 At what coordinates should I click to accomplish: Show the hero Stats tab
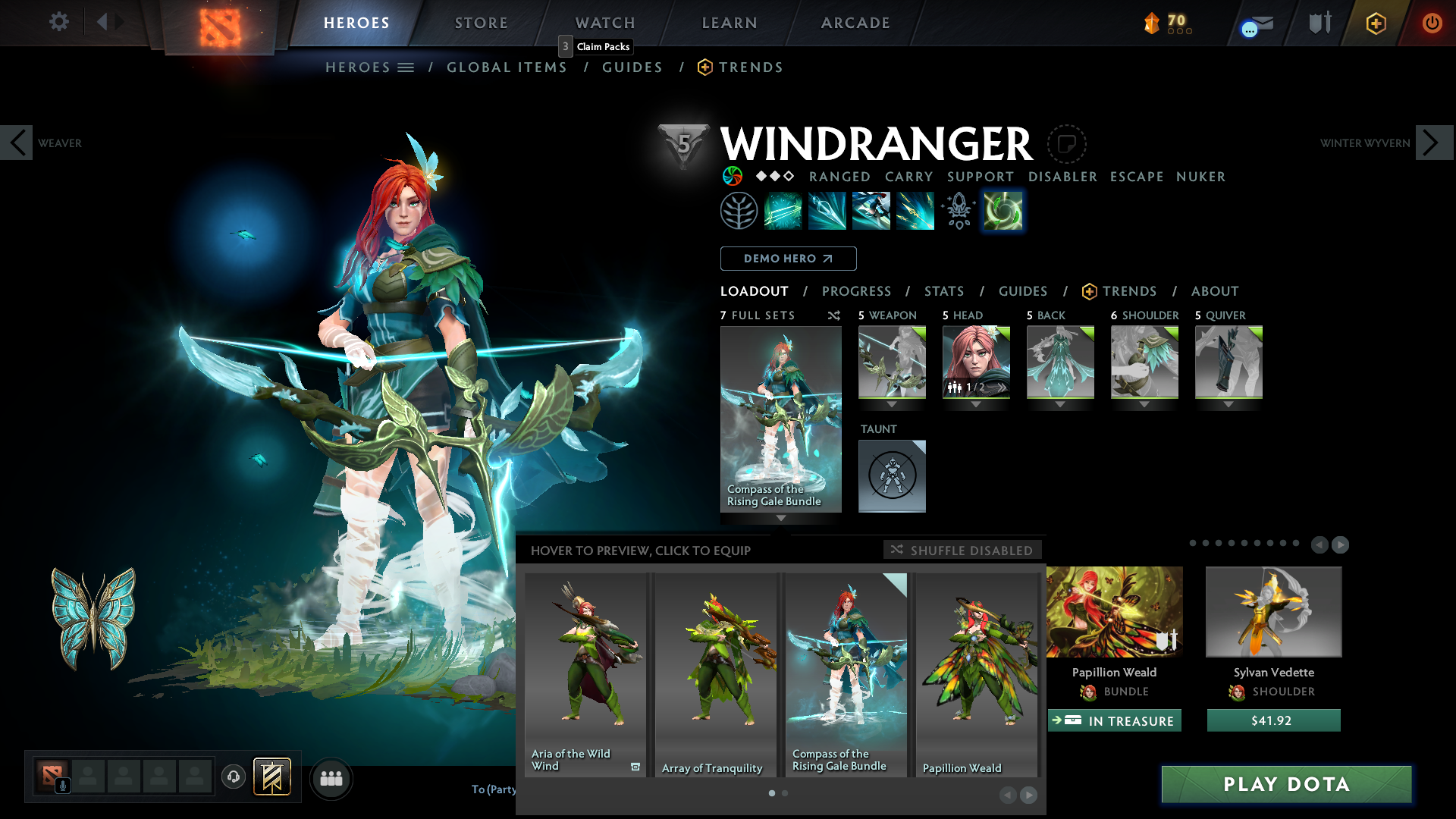tap(944, 291)
